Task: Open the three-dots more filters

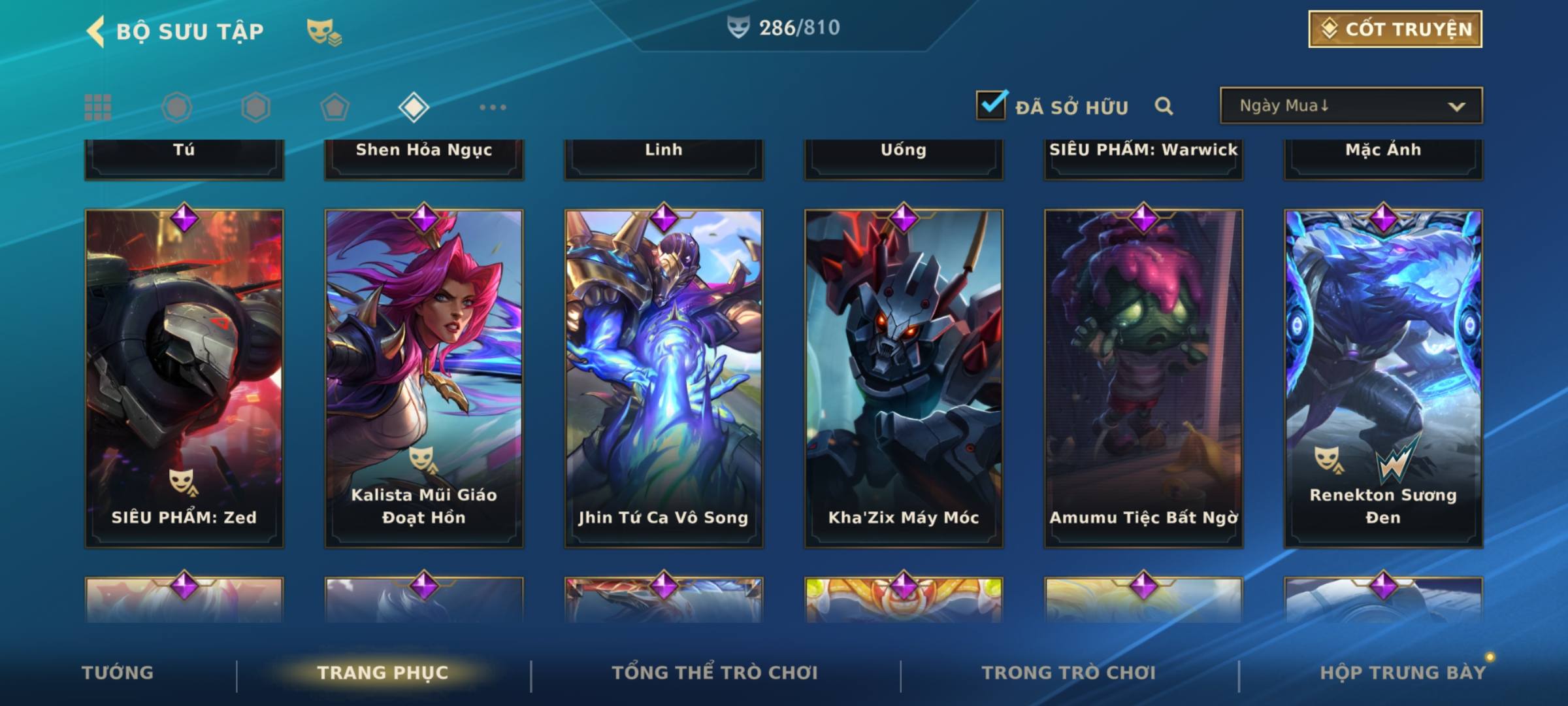Action: click(493, 107)
